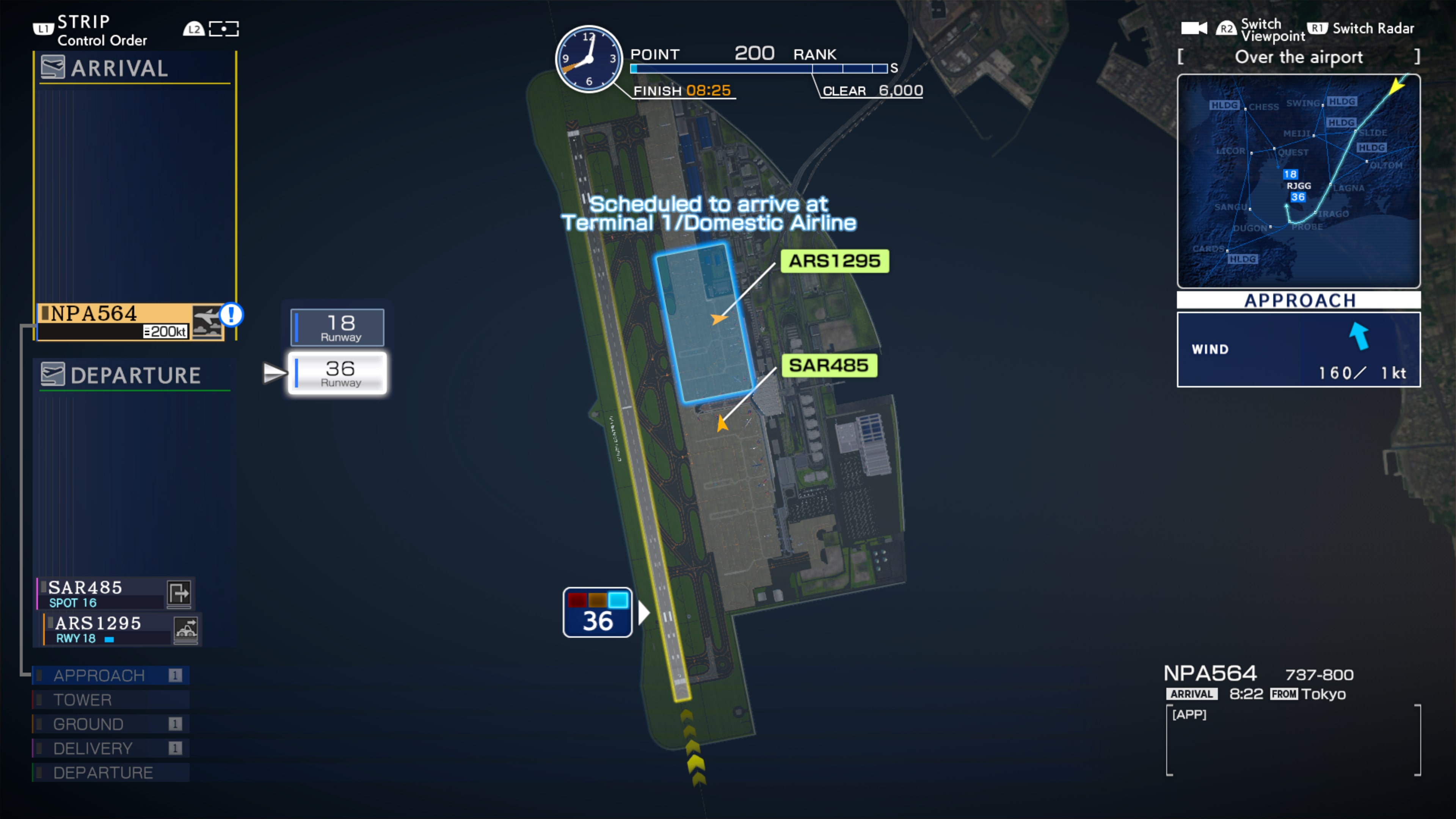Select Runway 18 option instead

pos(337,327)
